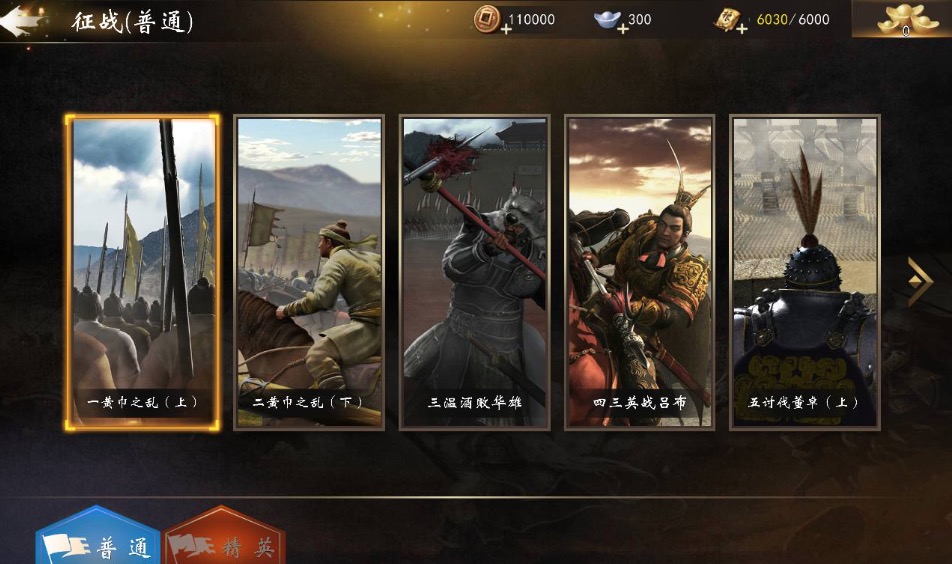The image size is (952, 564).
Task: Switch to the 普通 difficulty tab
Action: pos(98,542)
